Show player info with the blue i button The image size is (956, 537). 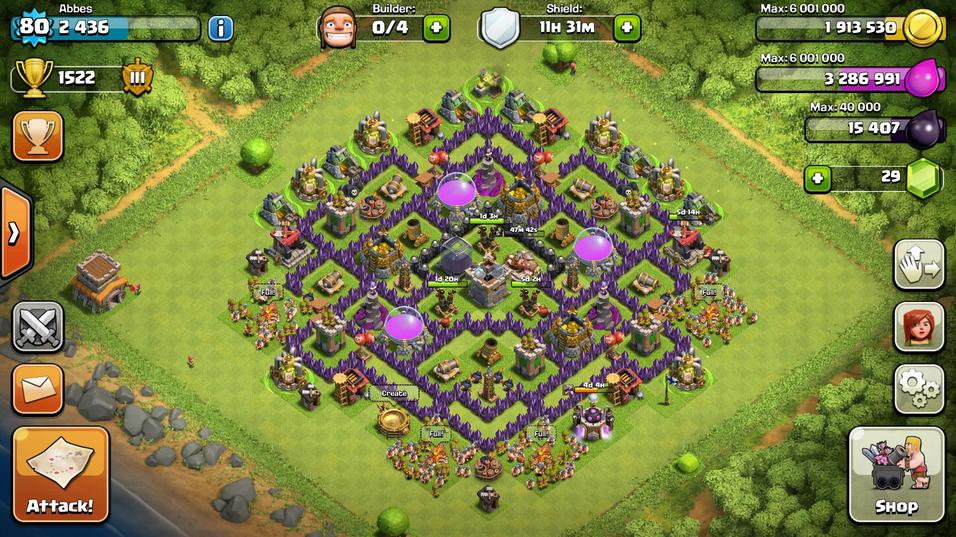[220, 27]
